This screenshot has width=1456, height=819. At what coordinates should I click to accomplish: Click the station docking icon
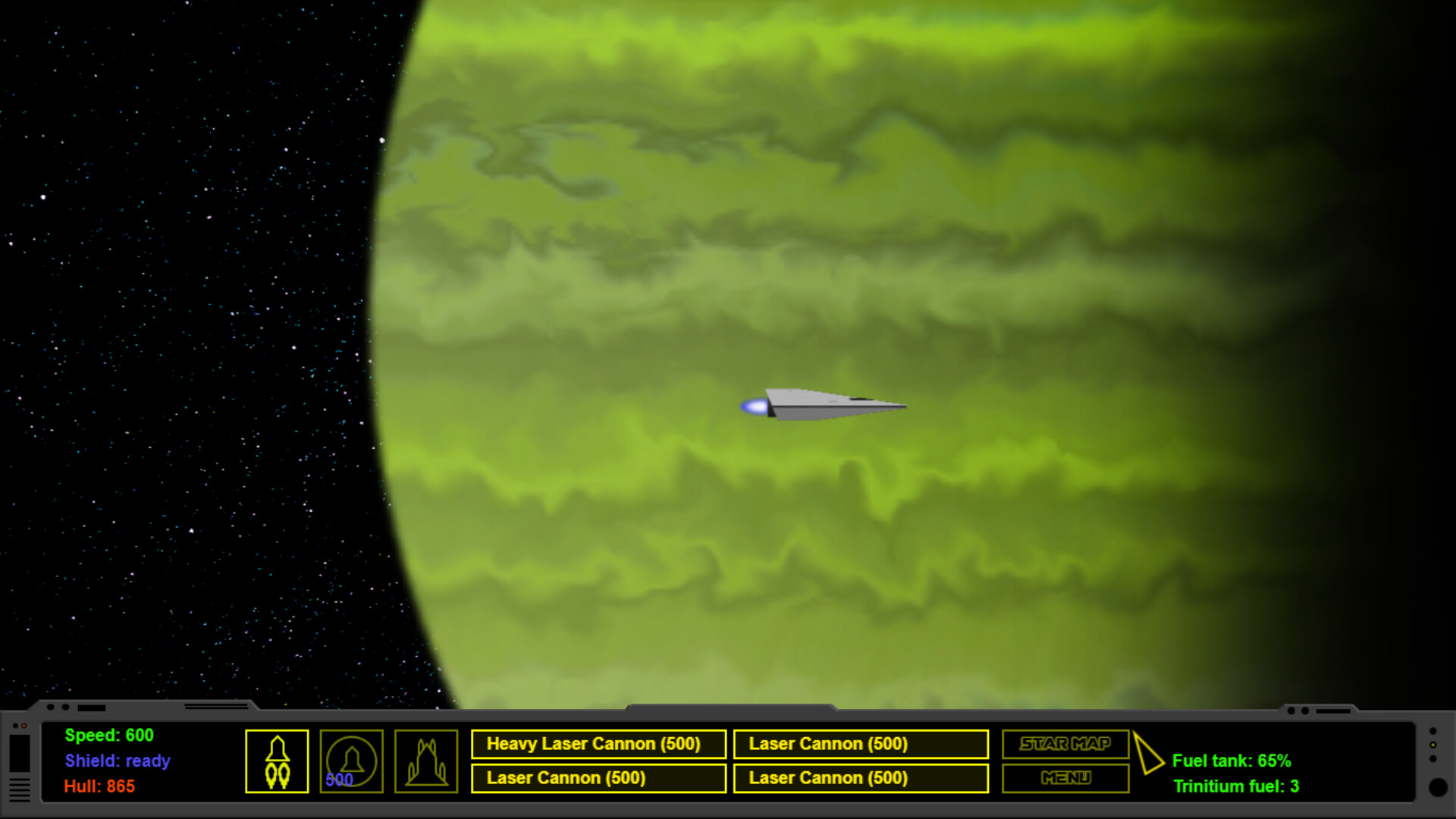point(425,761)
